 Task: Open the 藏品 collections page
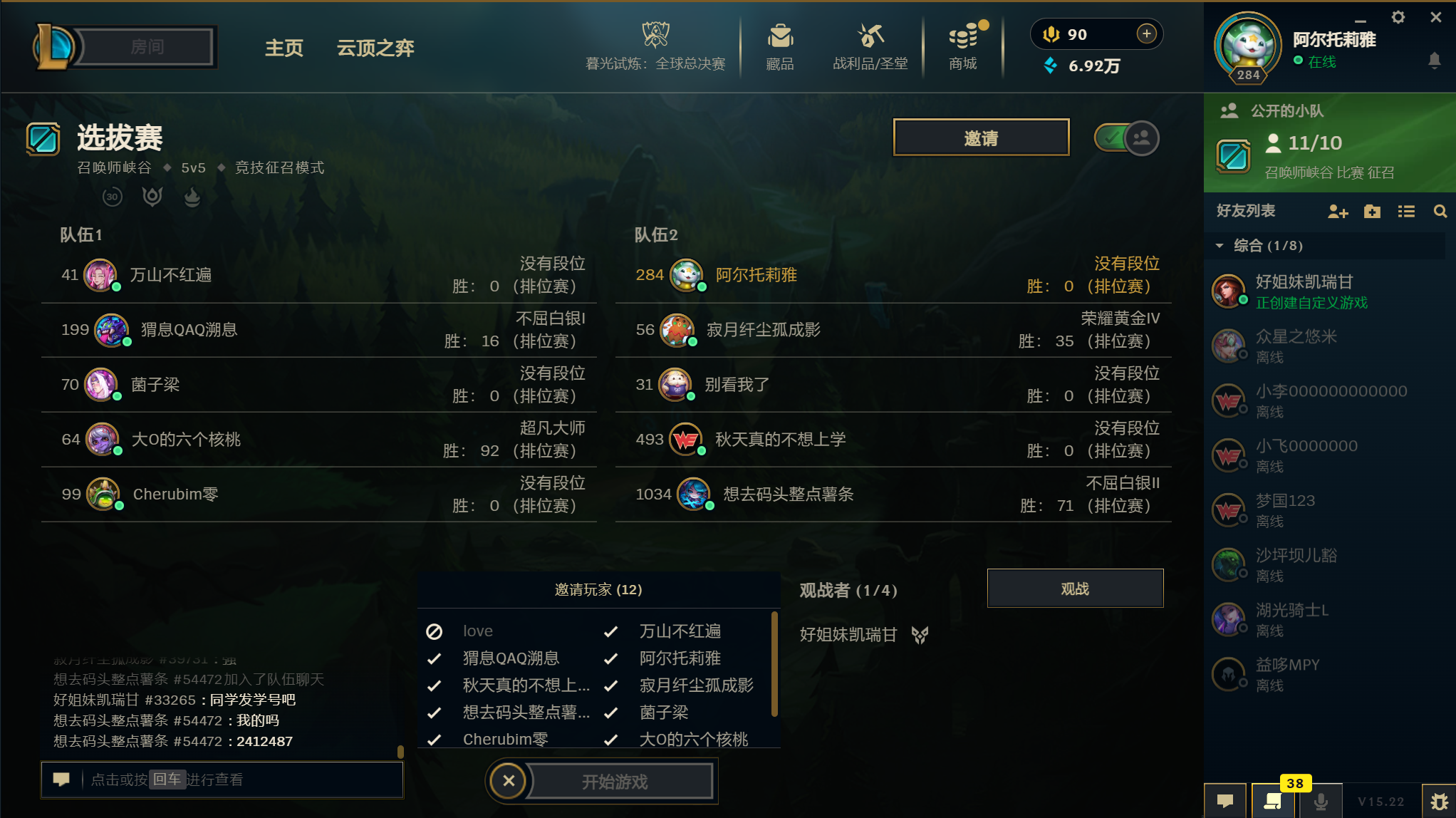(780, 46)
